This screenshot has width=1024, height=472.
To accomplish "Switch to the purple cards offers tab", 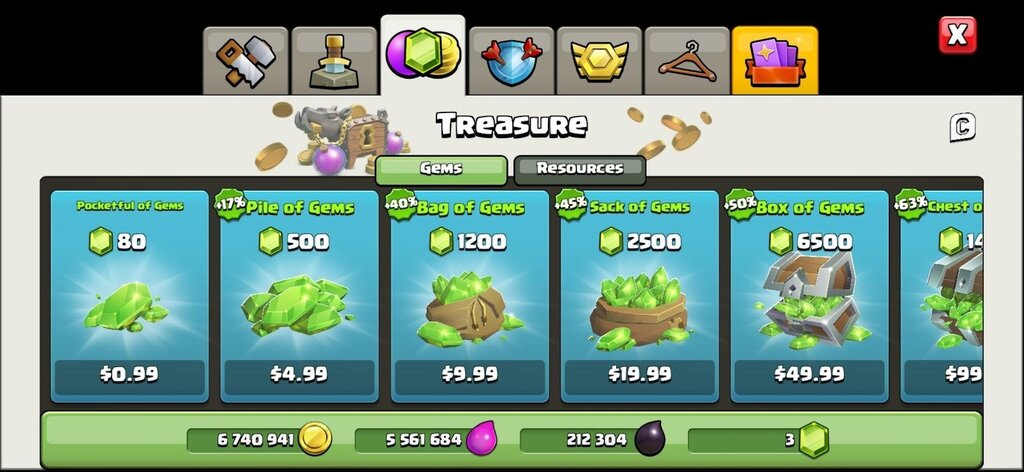I will [775, 61].
